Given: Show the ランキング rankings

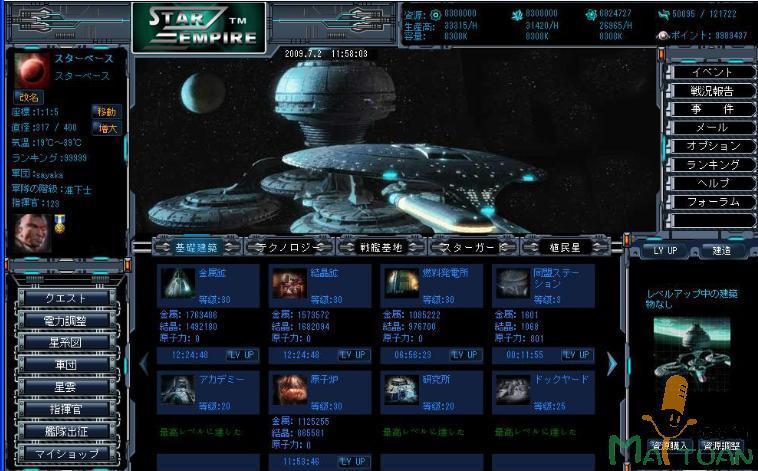Looking at the screenshot, I should 712,165.
